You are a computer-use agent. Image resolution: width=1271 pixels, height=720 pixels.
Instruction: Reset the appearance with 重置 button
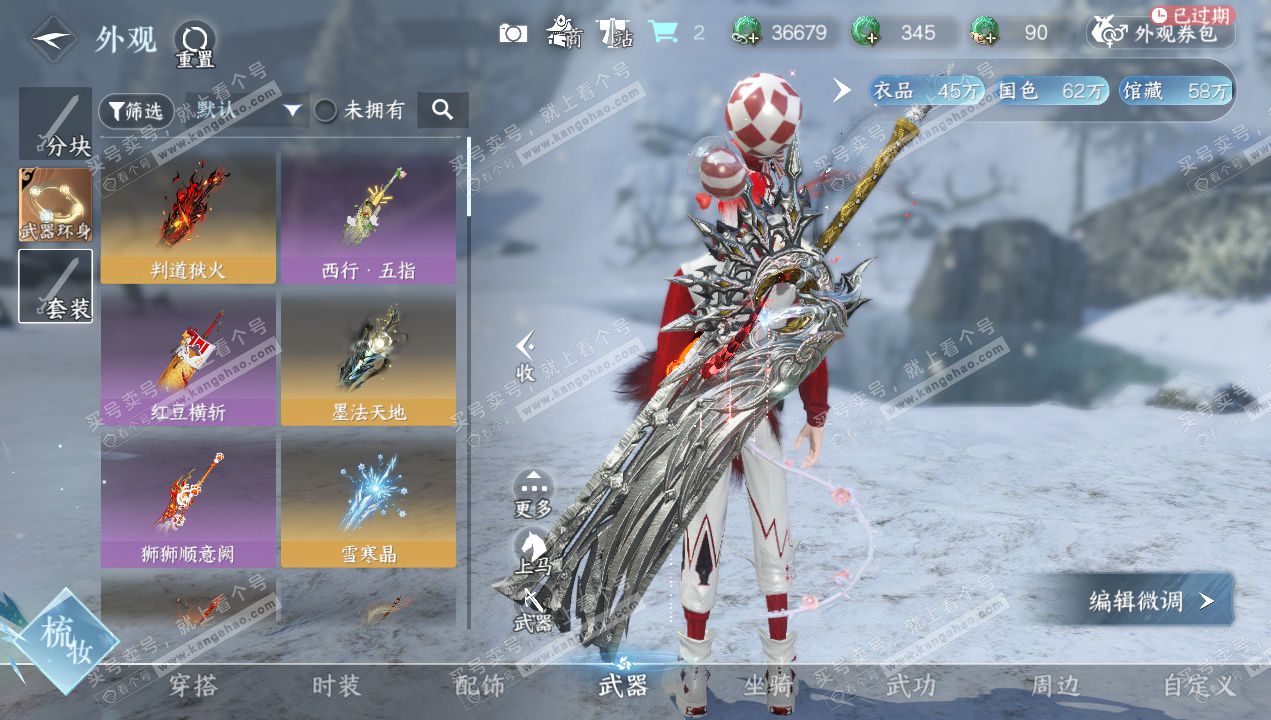pyautogui.click(x=195, y=45)
